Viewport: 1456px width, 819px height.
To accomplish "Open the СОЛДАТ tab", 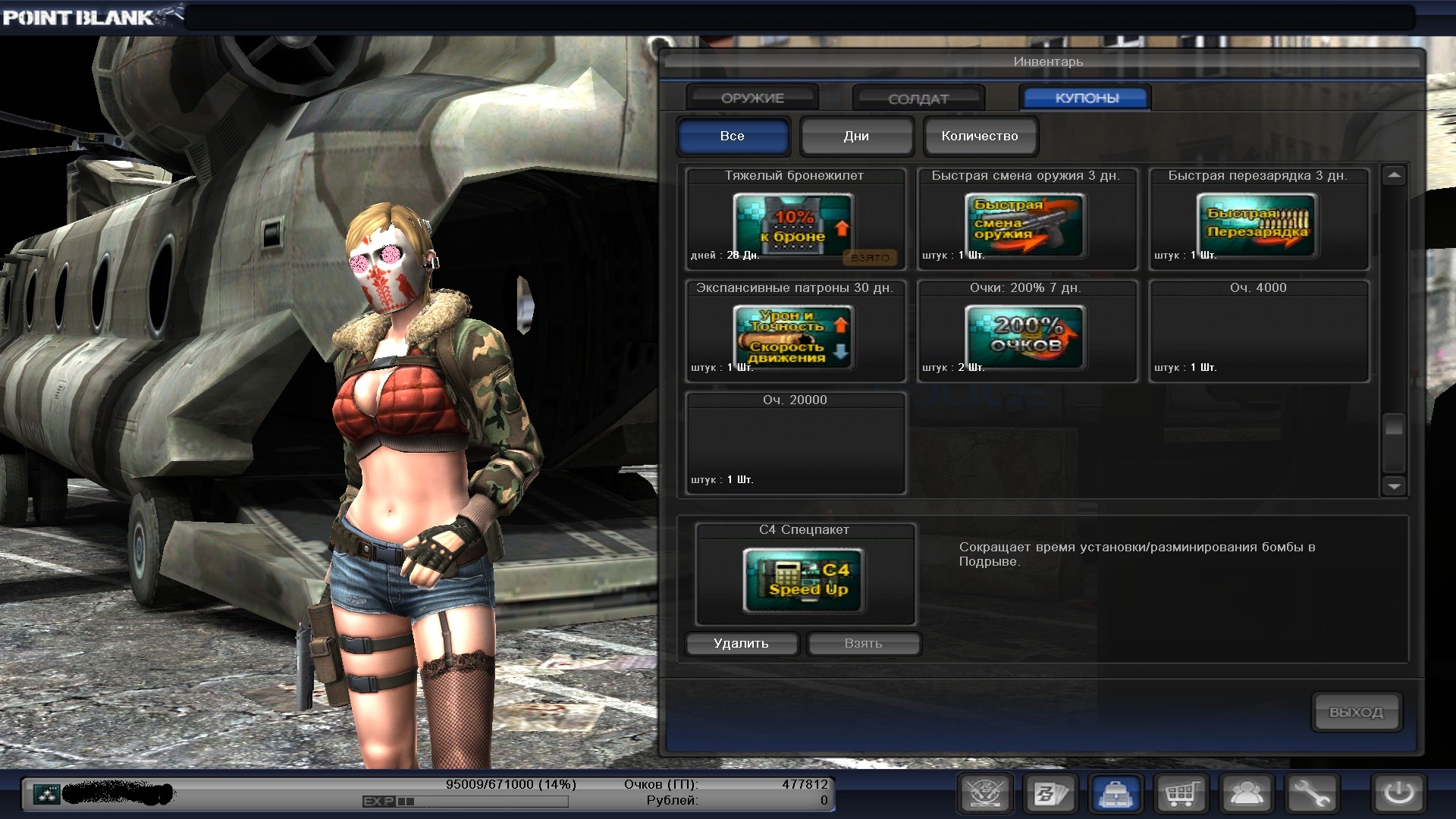I will pyautogui.click(x=918, y=99).
